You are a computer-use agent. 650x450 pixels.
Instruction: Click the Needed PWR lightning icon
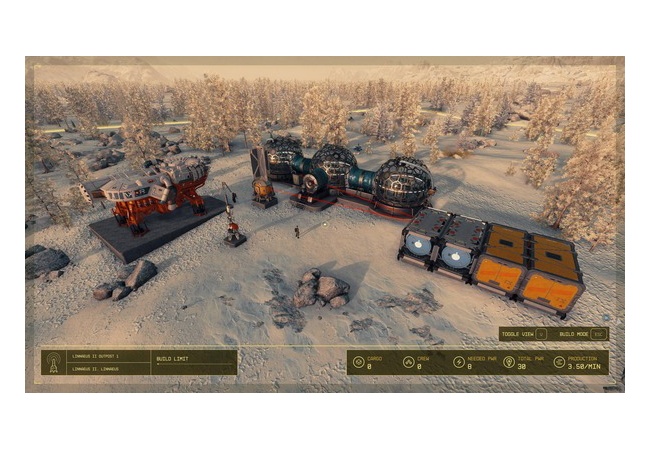click(458, 362)
